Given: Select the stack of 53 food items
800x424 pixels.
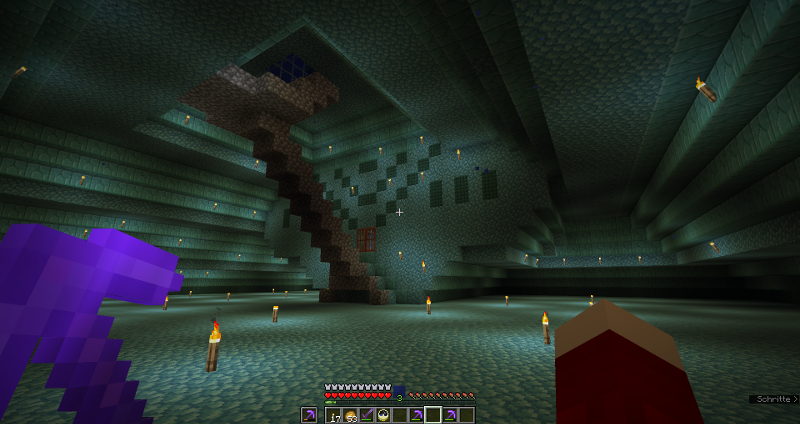Looking at the screenshot, I should click(x=351, y=415).
